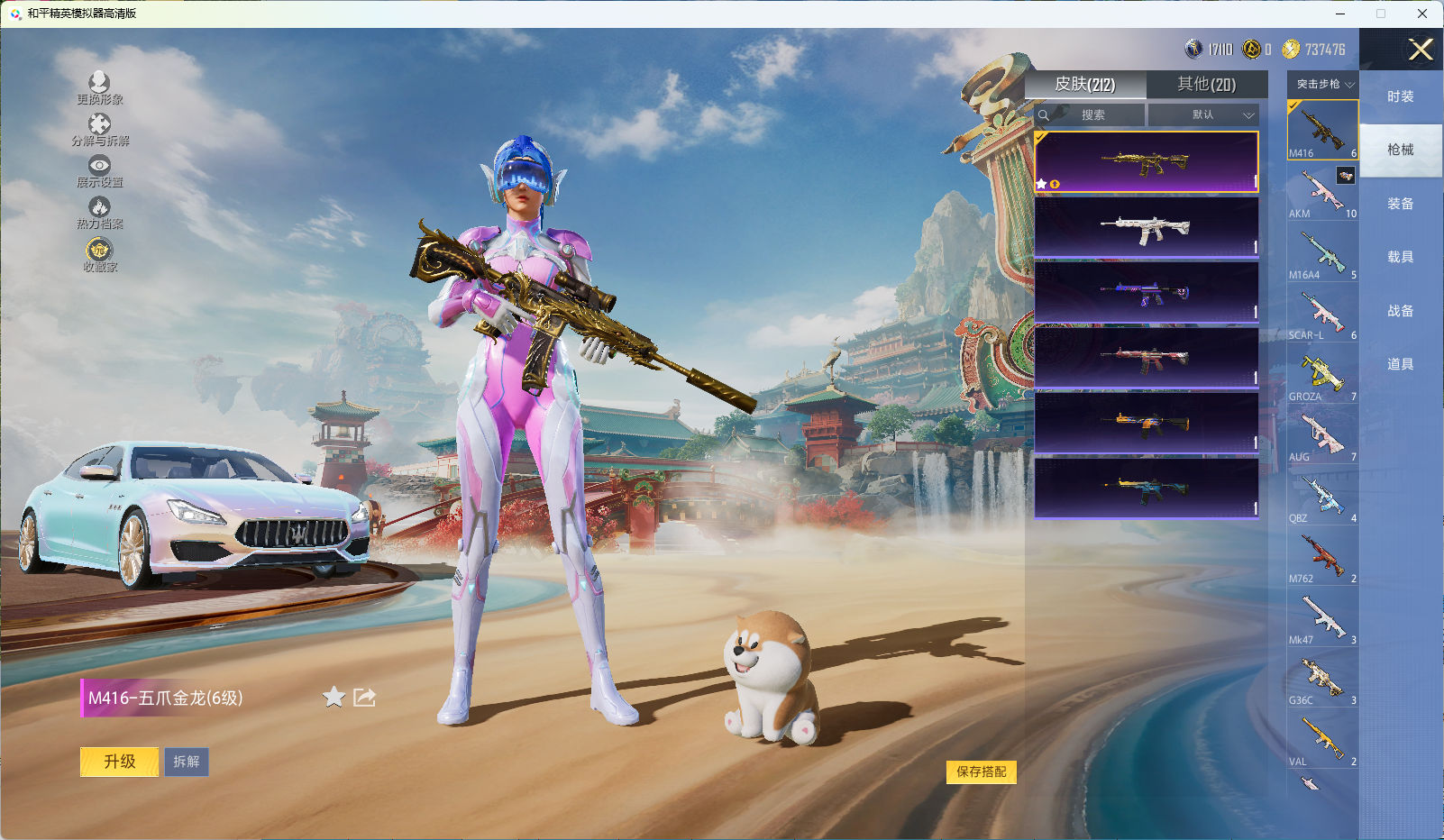
Task: Minimize the emulator window
Action: coord(1340,14)
